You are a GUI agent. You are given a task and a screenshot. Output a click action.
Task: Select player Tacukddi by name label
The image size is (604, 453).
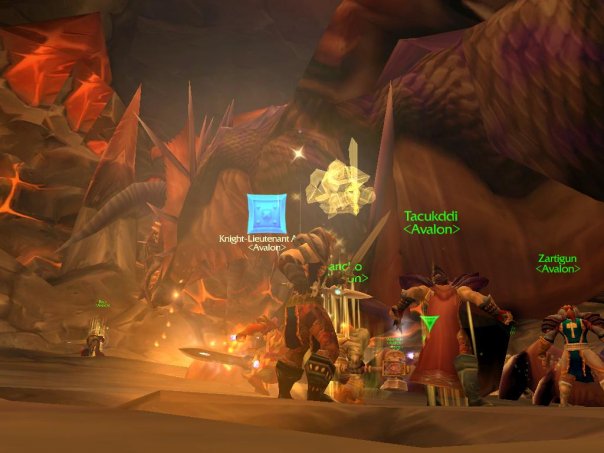(x=431, y=215)
